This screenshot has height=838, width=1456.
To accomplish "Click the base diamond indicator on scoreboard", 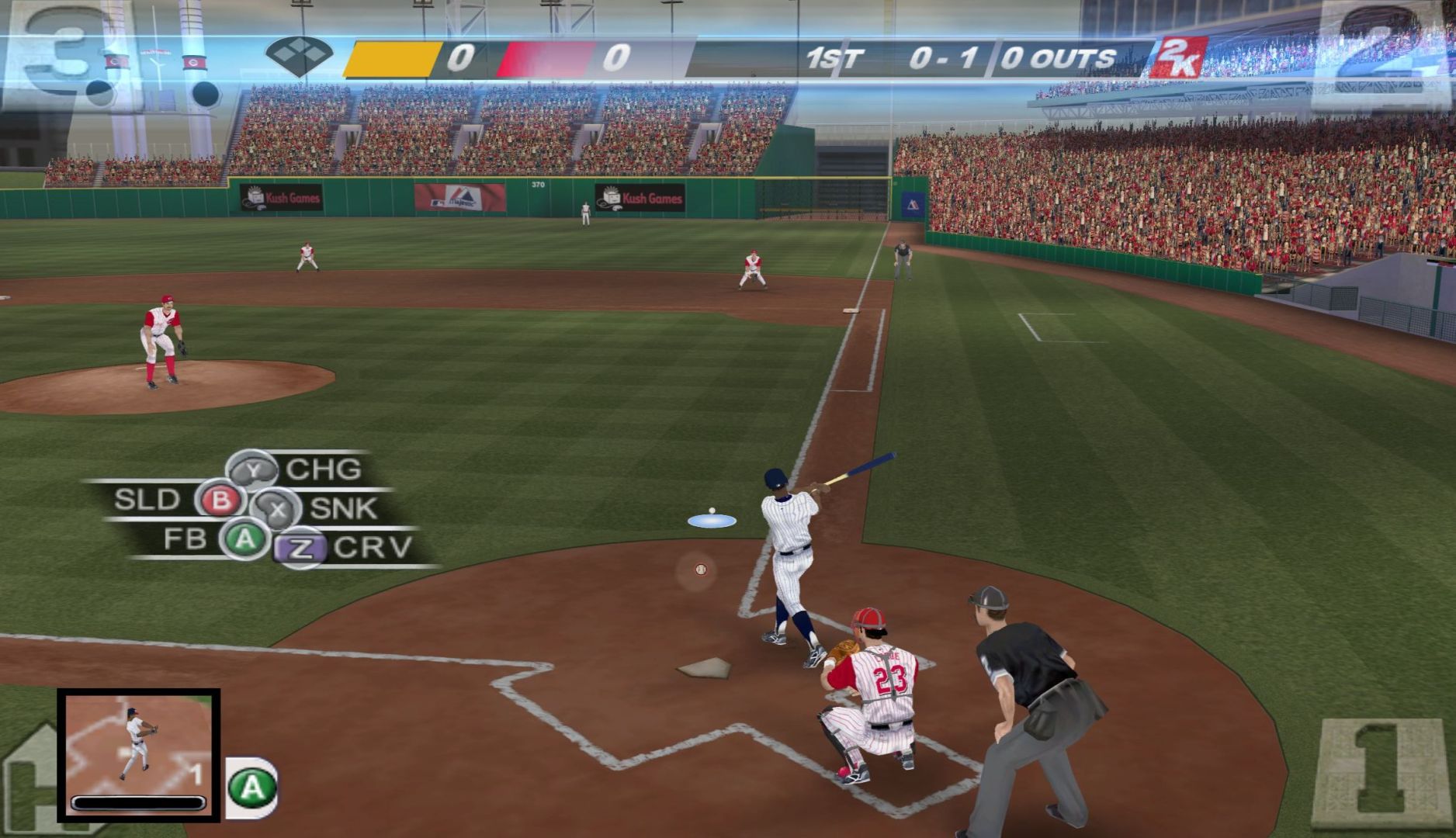I will tap(299, 56).
